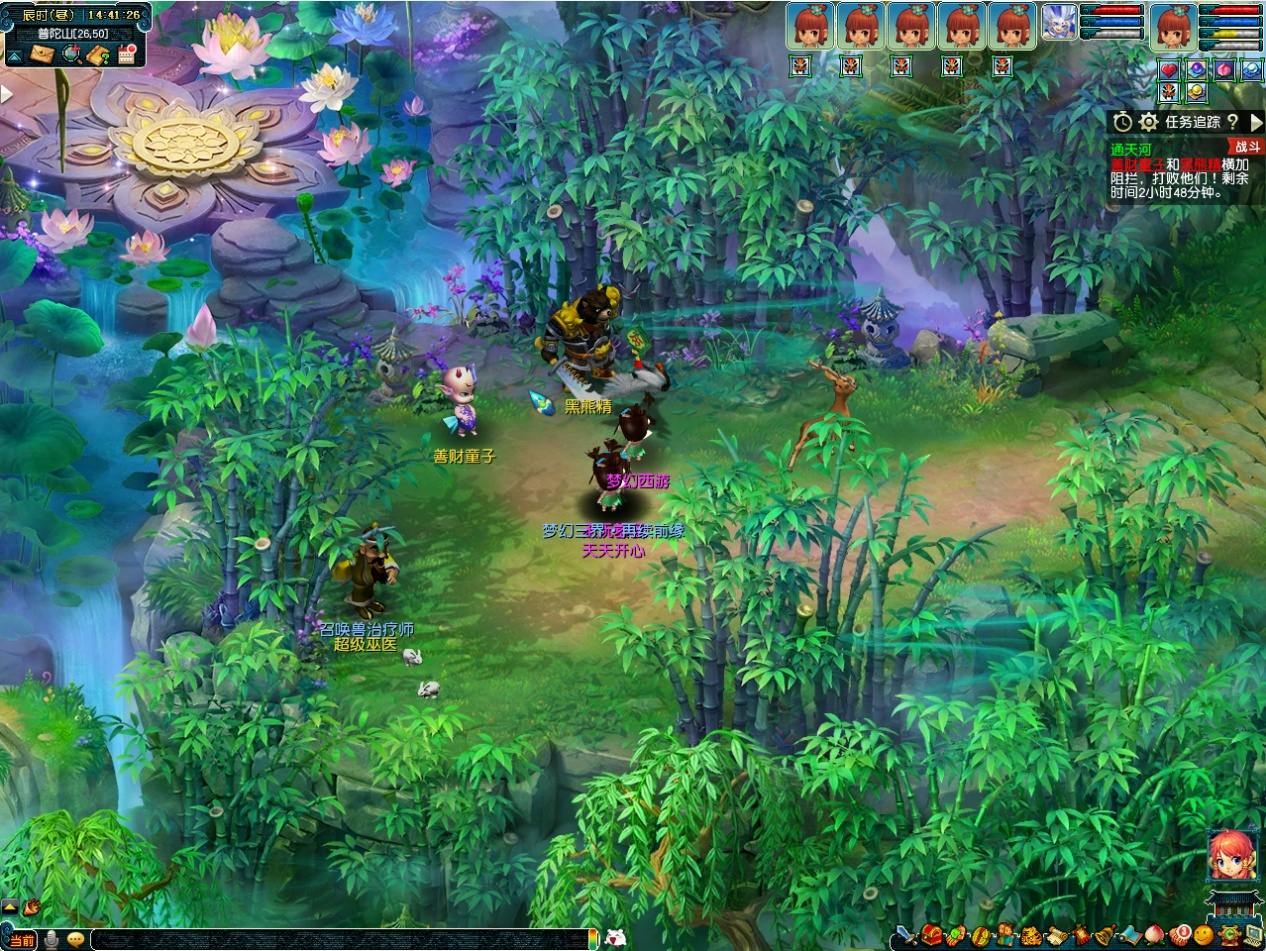Click the sword attack icon in bottom toolbar
The height and width of the screenshot is (951, 1266).
tap(906, 936)
